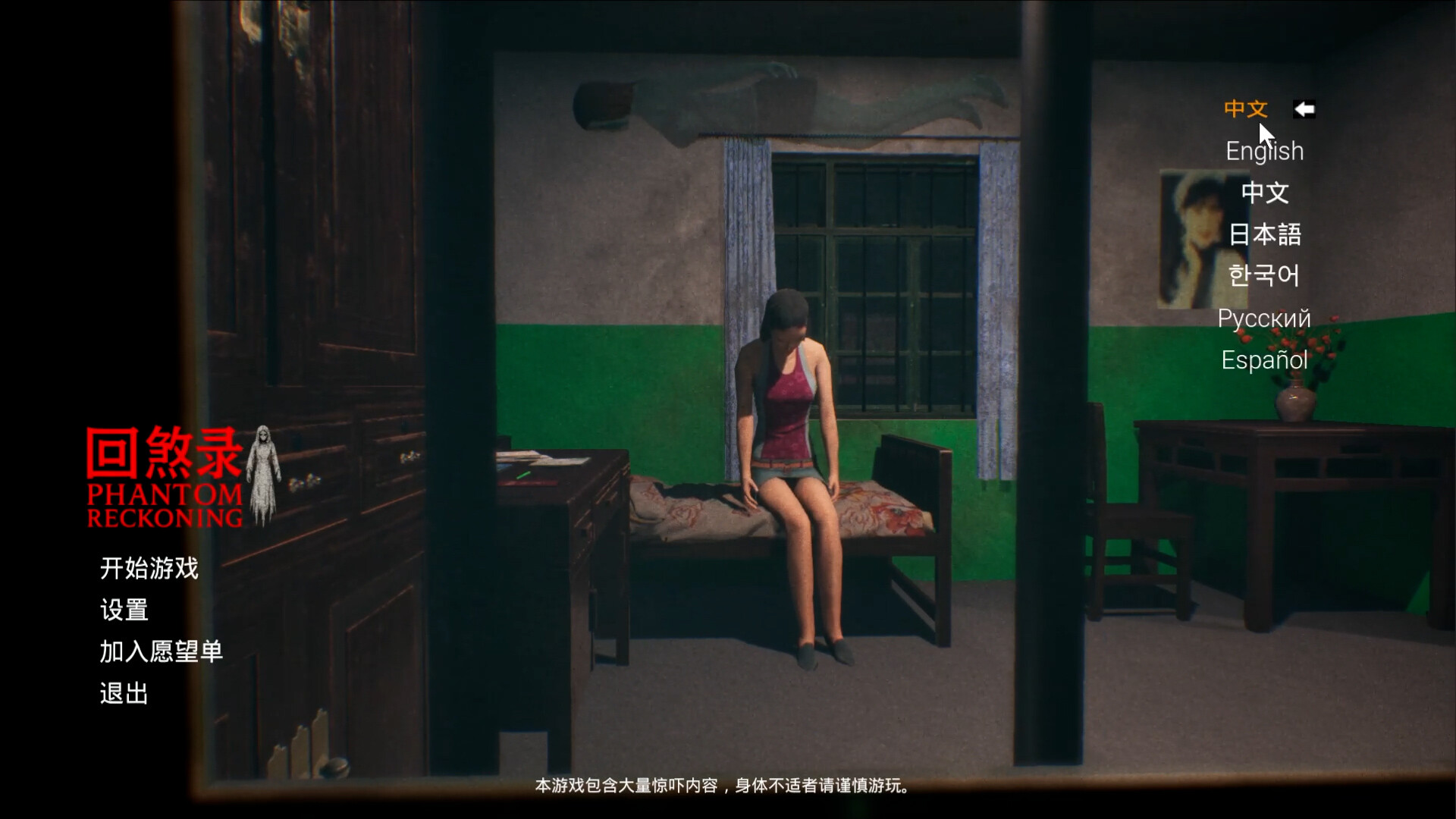The image size is (1456, 819).
Task: Click the orange 中文 language indicator
Action: 1247,109
